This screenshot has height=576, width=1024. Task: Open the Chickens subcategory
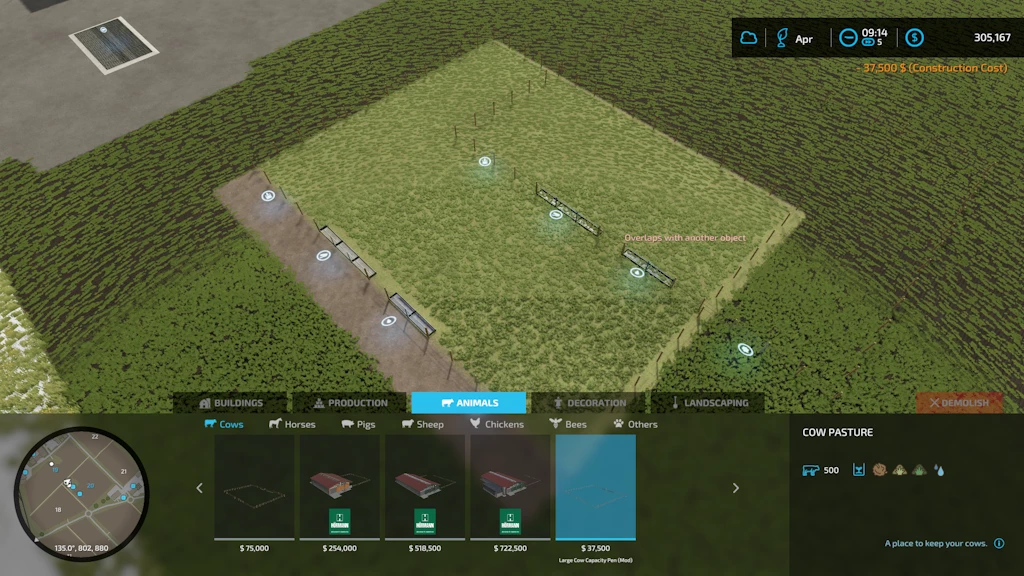[497, 424]
